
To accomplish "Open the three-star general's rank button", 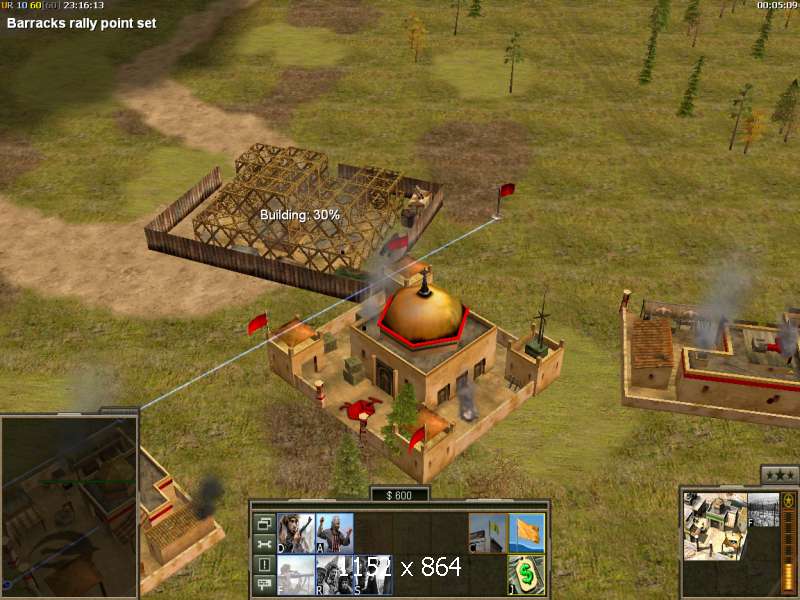I will [778, 475].
